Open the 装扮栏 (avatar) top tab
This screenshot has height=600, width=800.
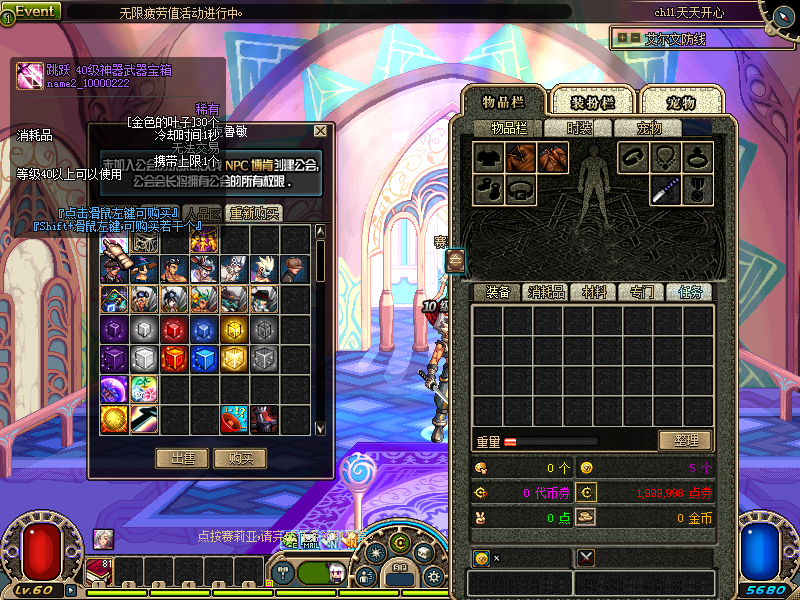coord(592,102)
